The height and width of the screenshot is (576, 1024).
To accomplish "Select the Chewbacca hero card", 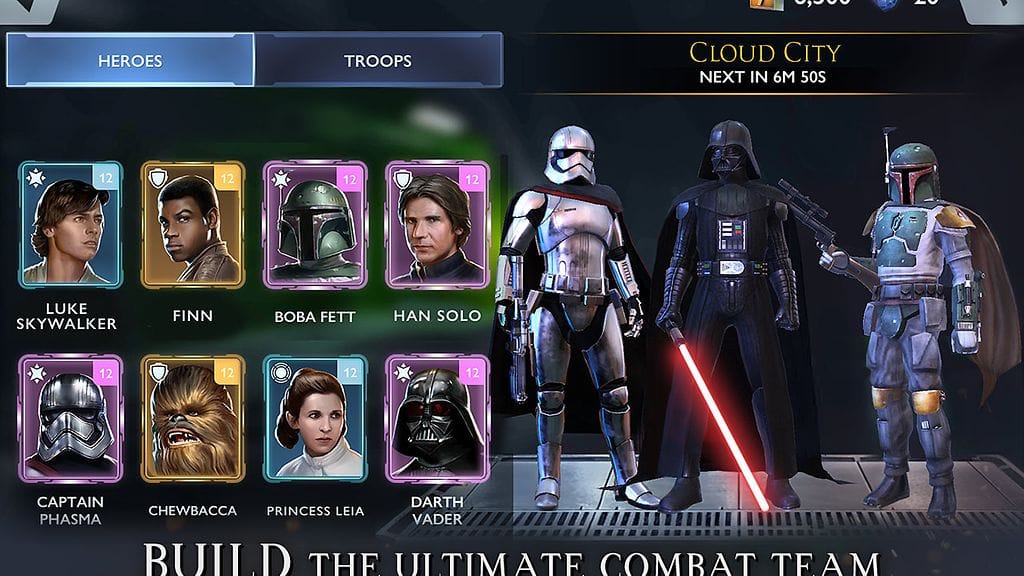I will [x=193, y=418].
